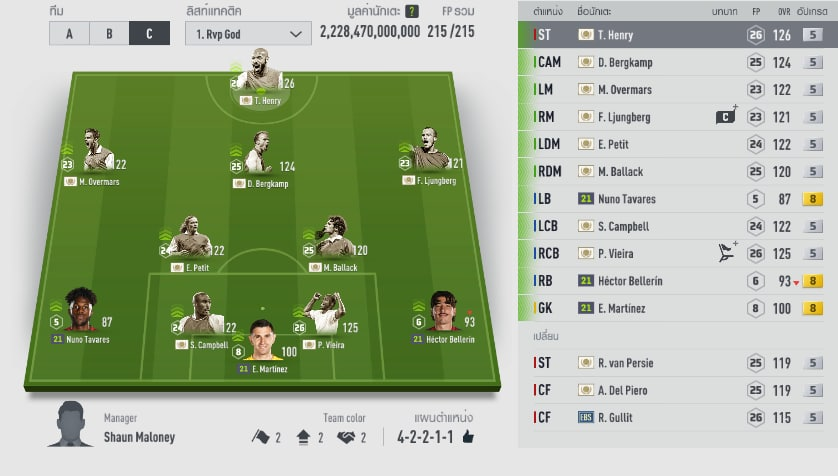Select substitute R. Gullit row
This screenshot has height=476, width=838.
tap(678, 417)
